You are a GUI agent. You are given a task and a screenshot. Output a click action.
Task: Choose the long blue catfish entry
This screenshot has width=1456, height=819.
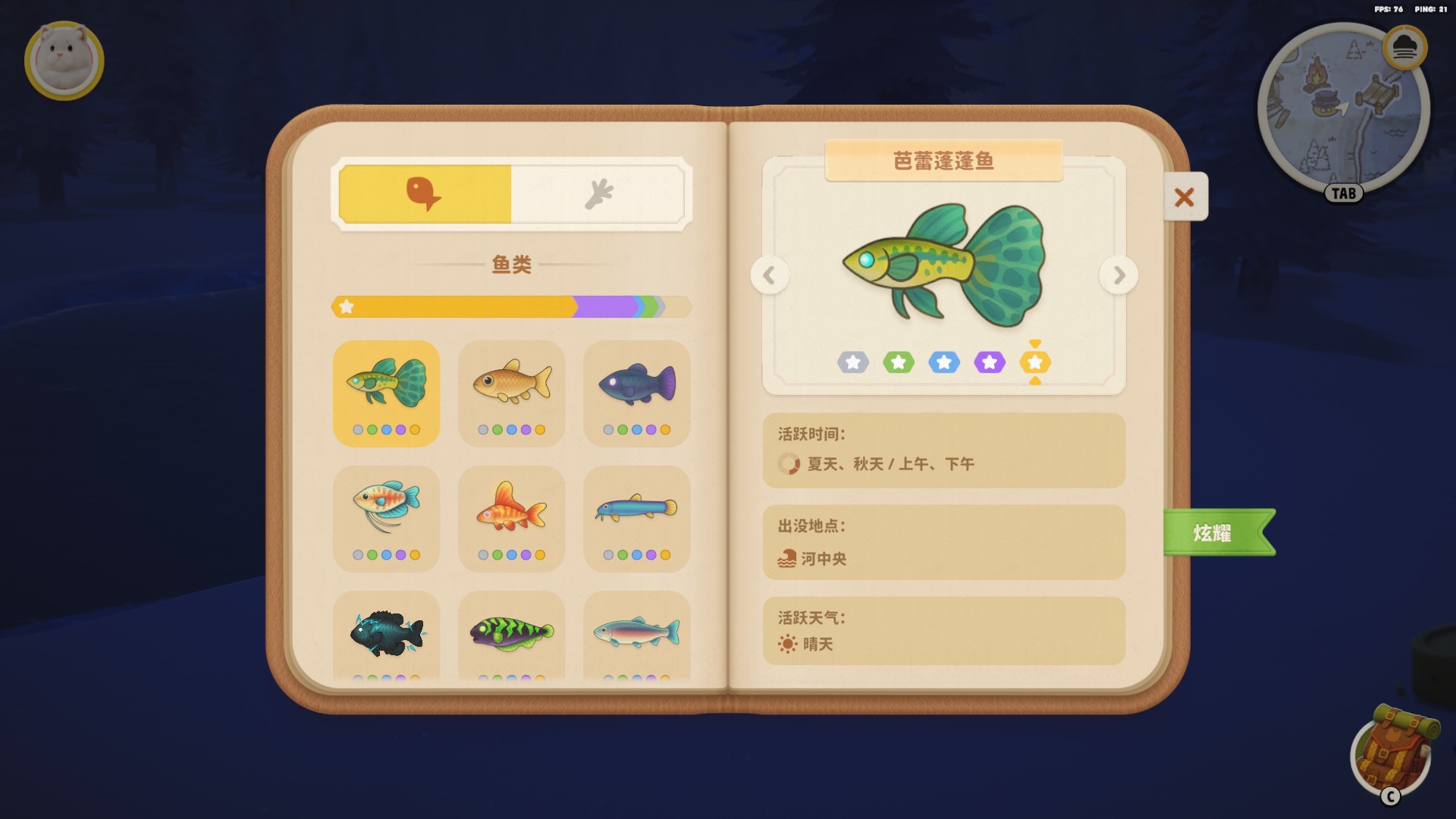pos(636,518)
